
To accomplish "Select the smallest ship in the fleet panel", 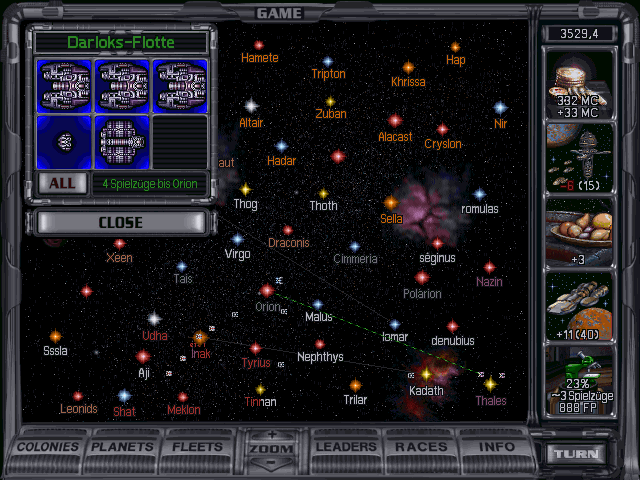I will (64, 141).
